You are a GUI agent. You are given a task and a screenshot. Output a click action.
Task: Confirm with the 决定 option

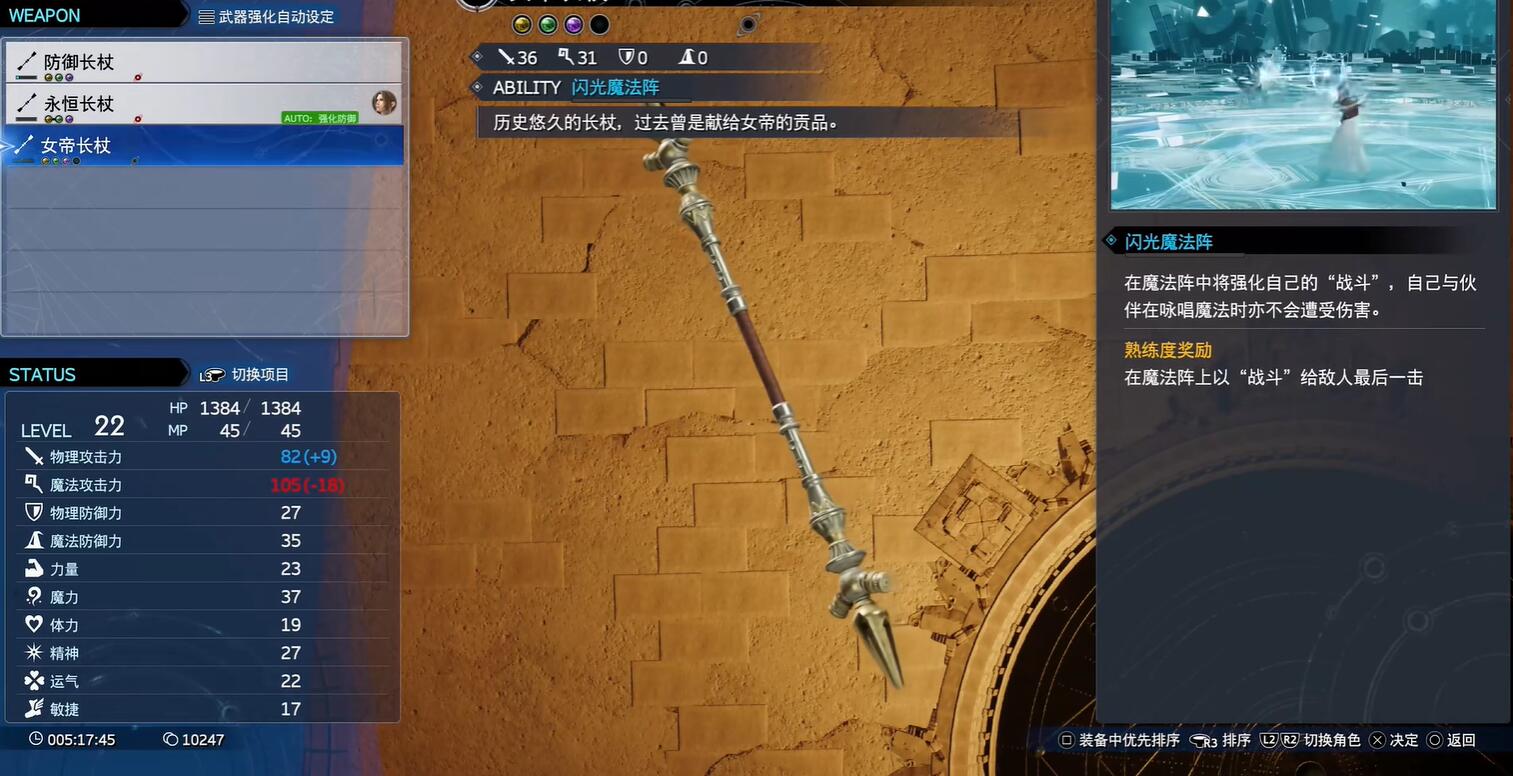coord(1394,740)
